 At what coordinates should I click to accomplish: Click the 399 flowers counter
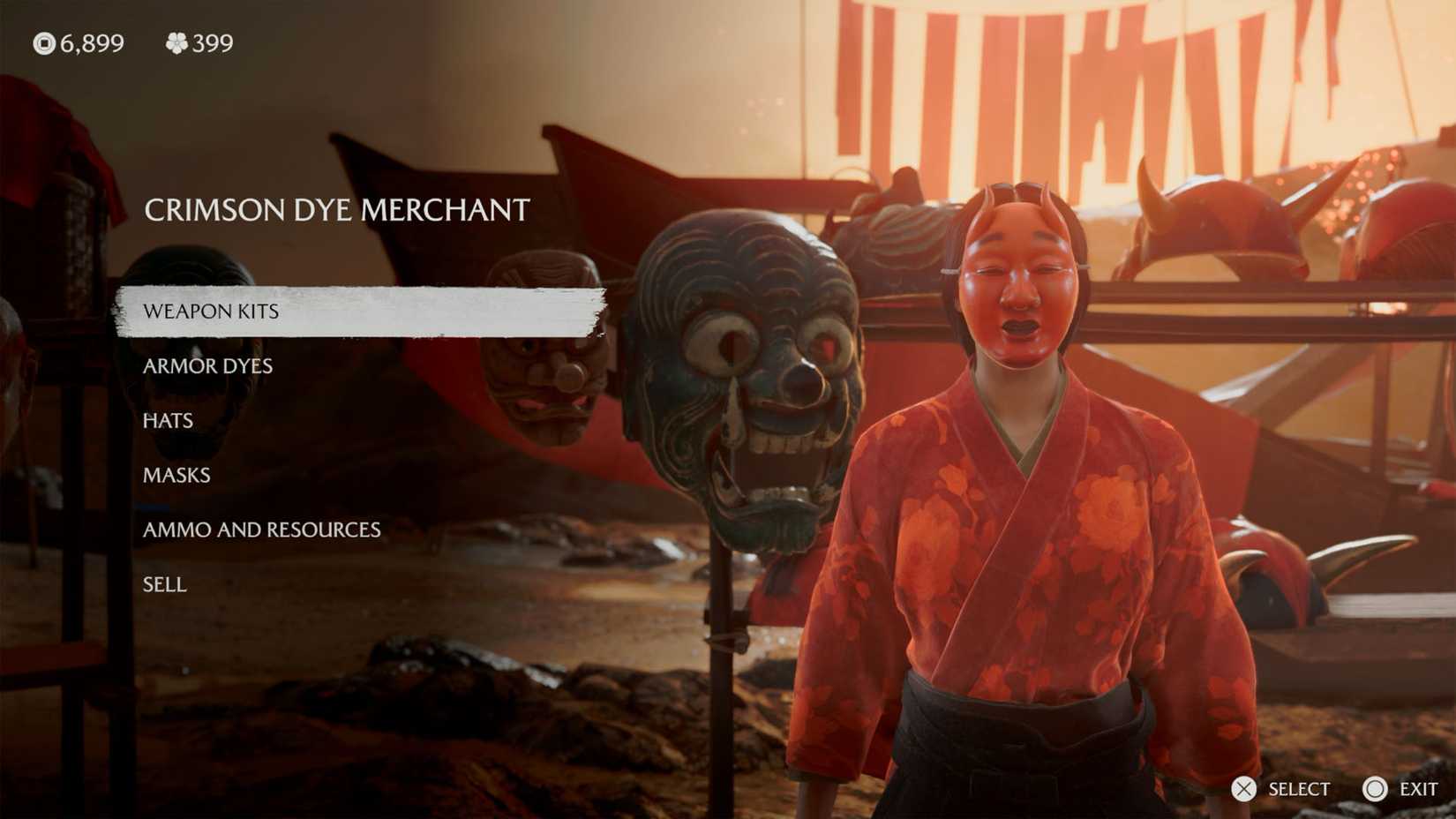tap(210, 42)
